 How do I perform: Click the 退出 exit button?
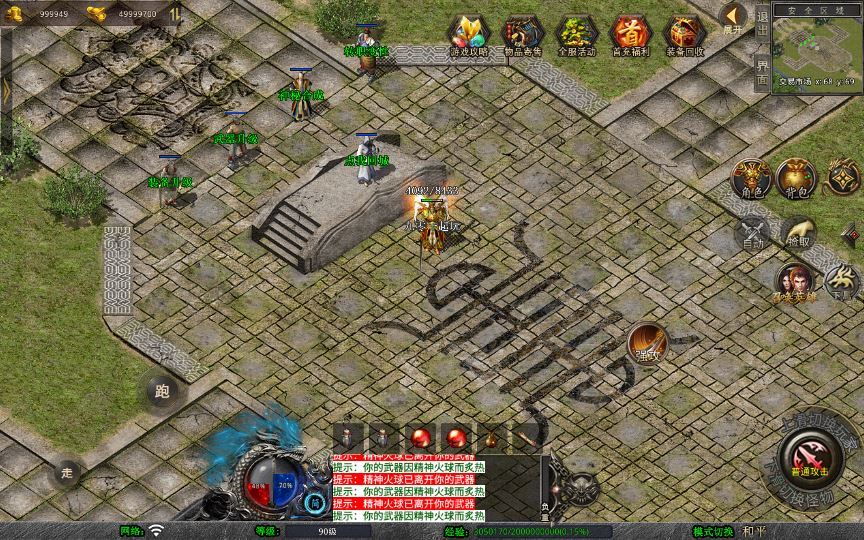click(x=763, y=23)
